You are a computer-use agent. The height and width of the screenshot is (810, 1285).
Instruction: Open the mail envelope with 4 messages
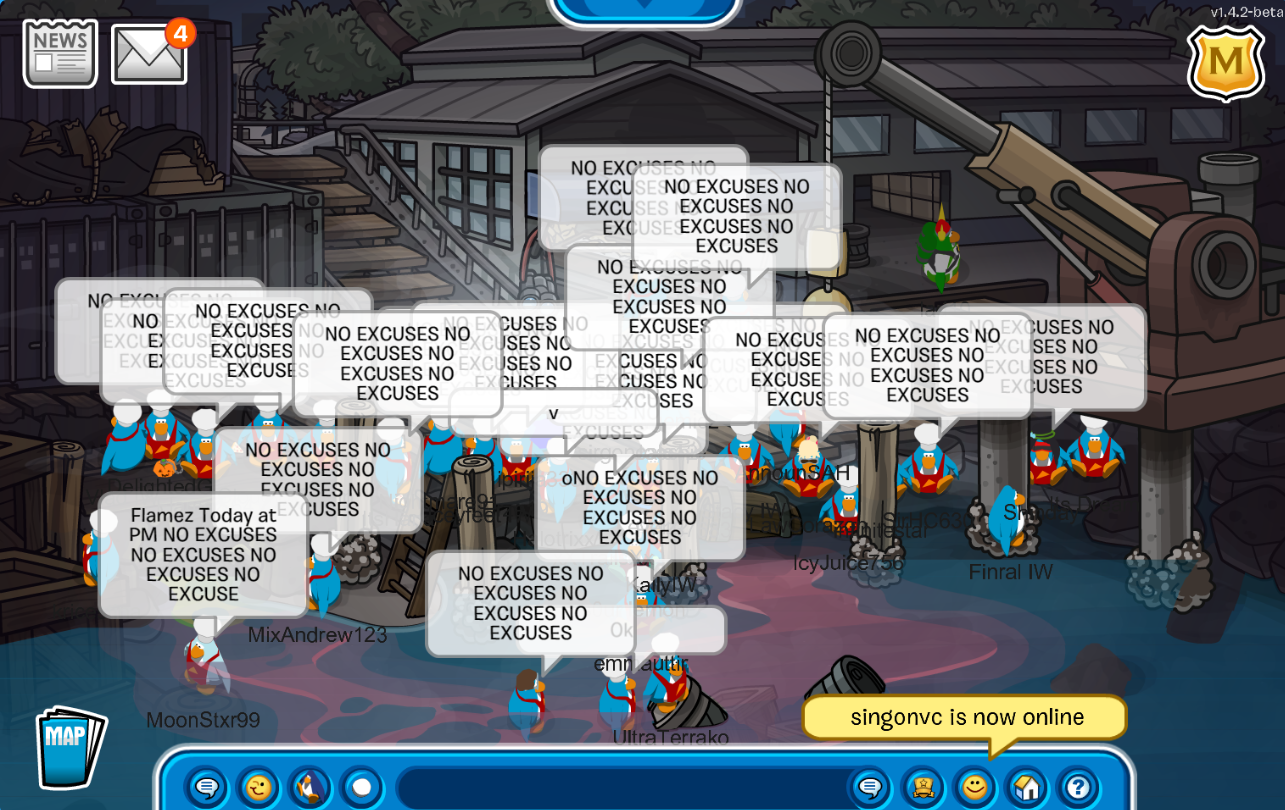[x=149, y=54]
